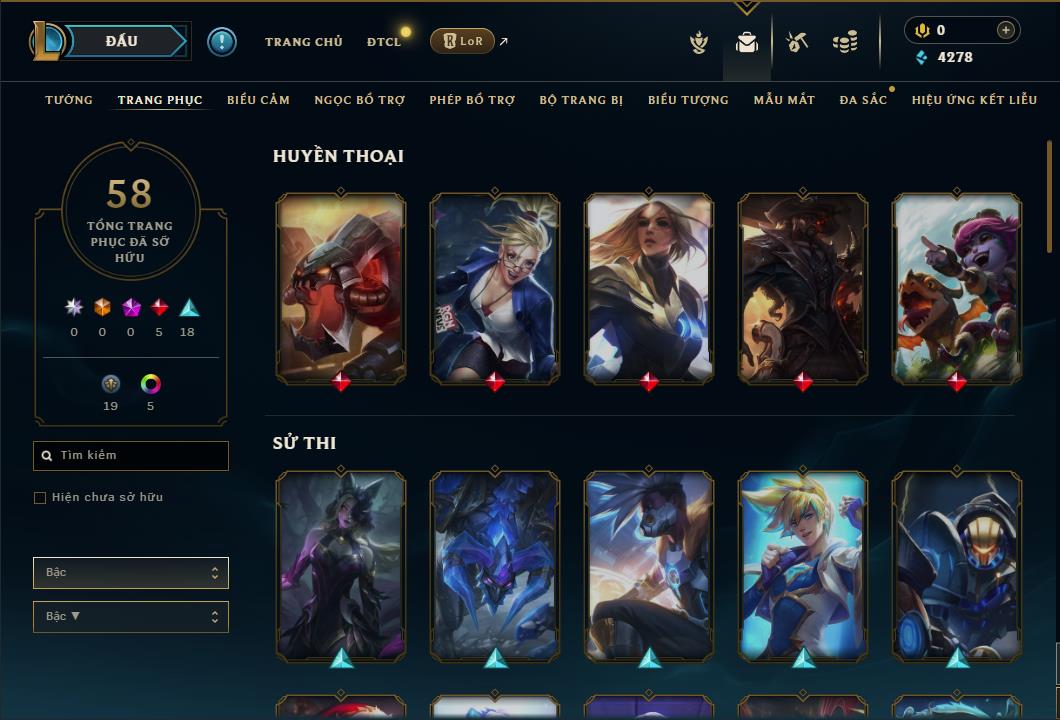Open the NGỌC BỔ TRỢ runes tab

click(x=359, y=100)
